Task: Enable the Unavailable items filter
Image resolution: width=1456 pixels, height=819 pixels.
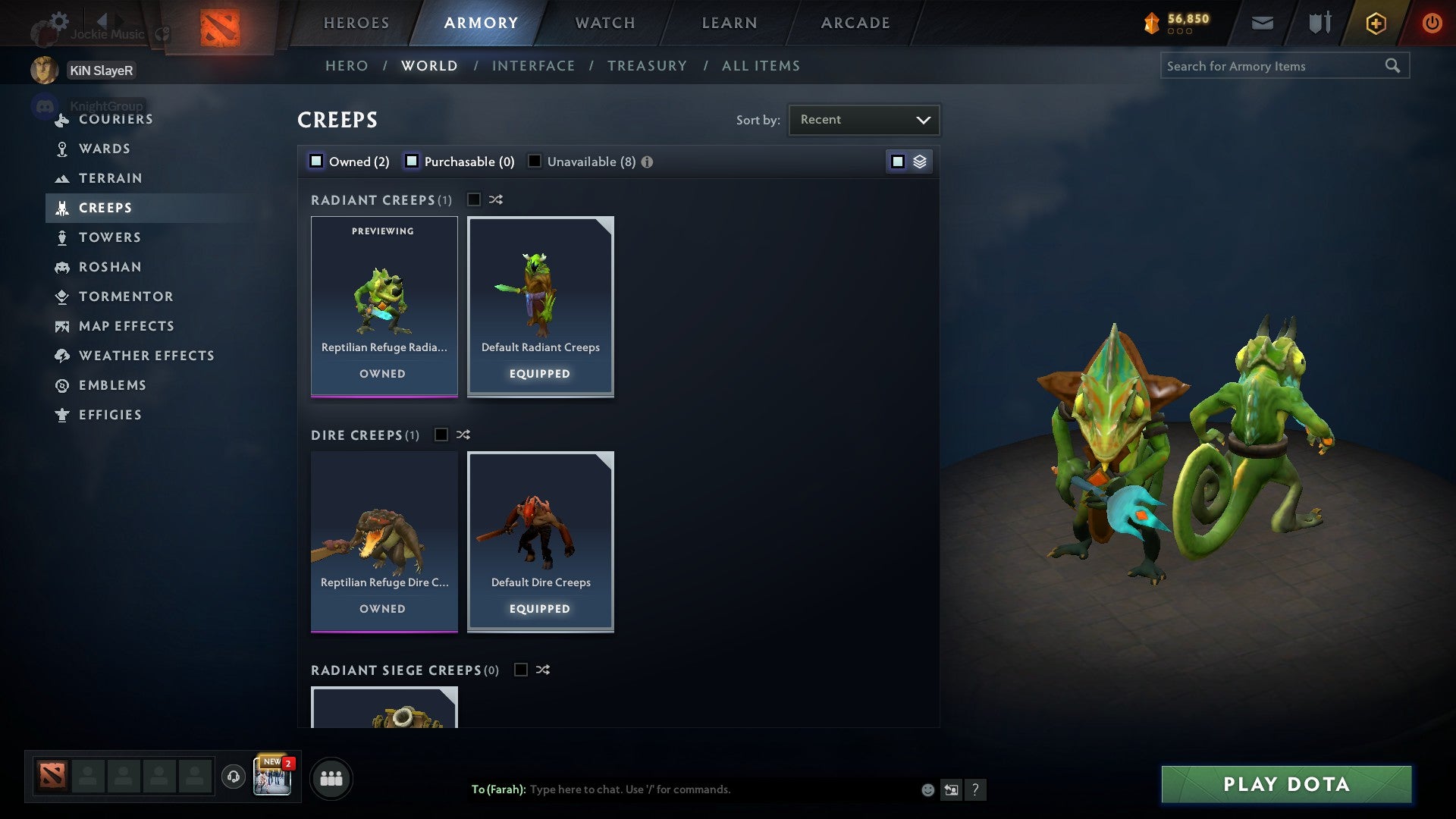Action: click(535, 161)
